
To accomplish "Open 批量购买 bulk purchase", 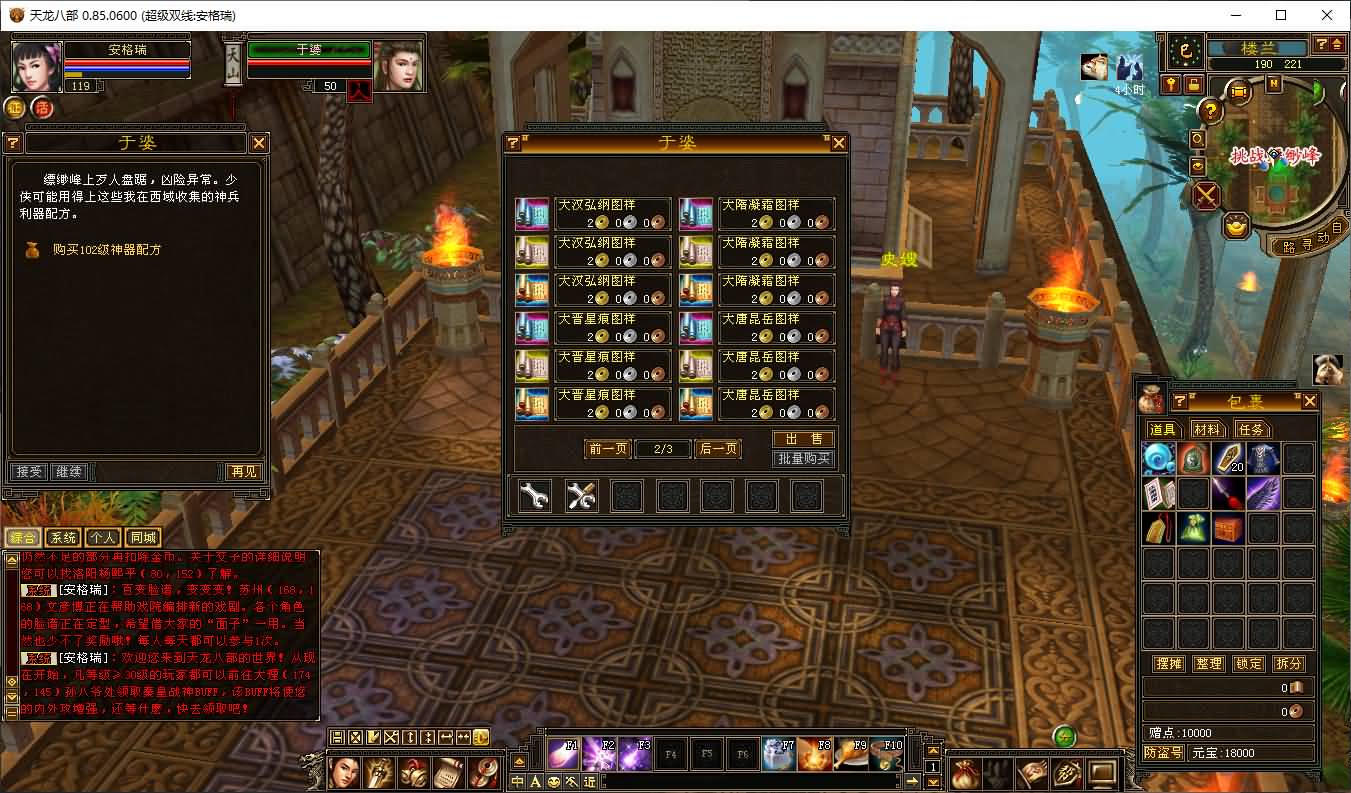I will (803, 459).
